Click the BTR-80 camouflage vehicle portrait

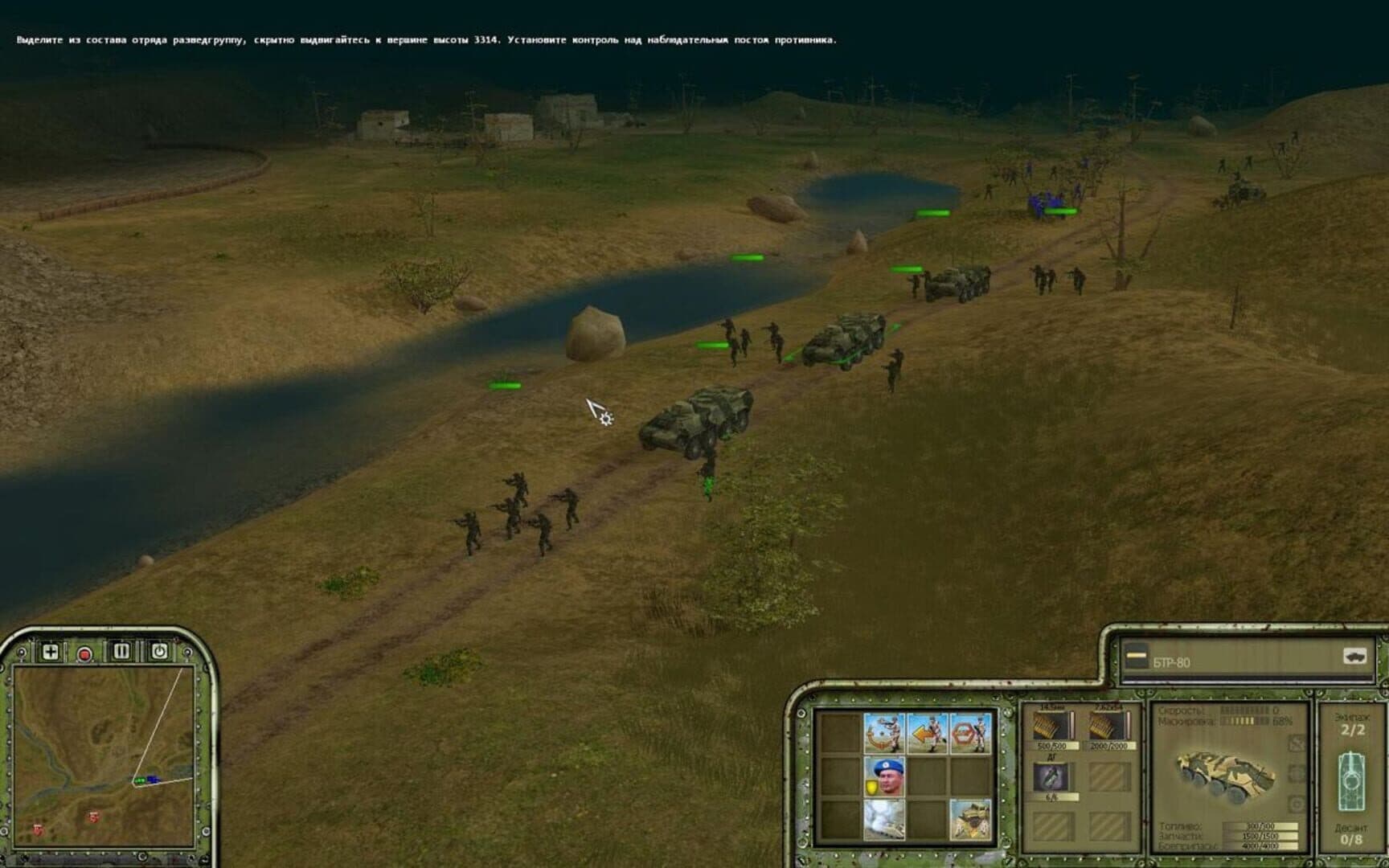(1226, 776)
